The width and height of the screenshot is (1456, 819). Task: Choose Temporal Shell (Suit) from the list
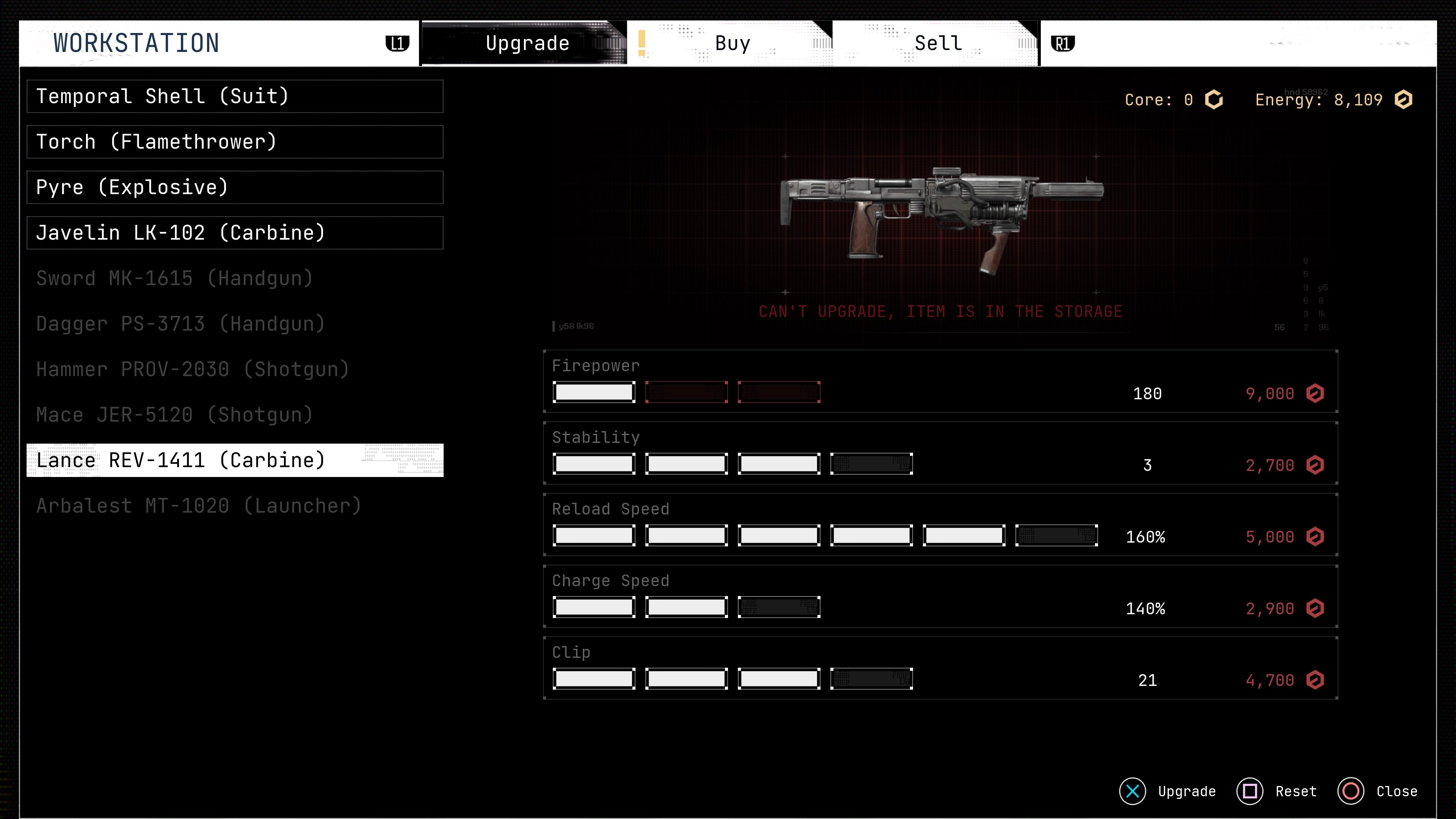pos(235,96)
